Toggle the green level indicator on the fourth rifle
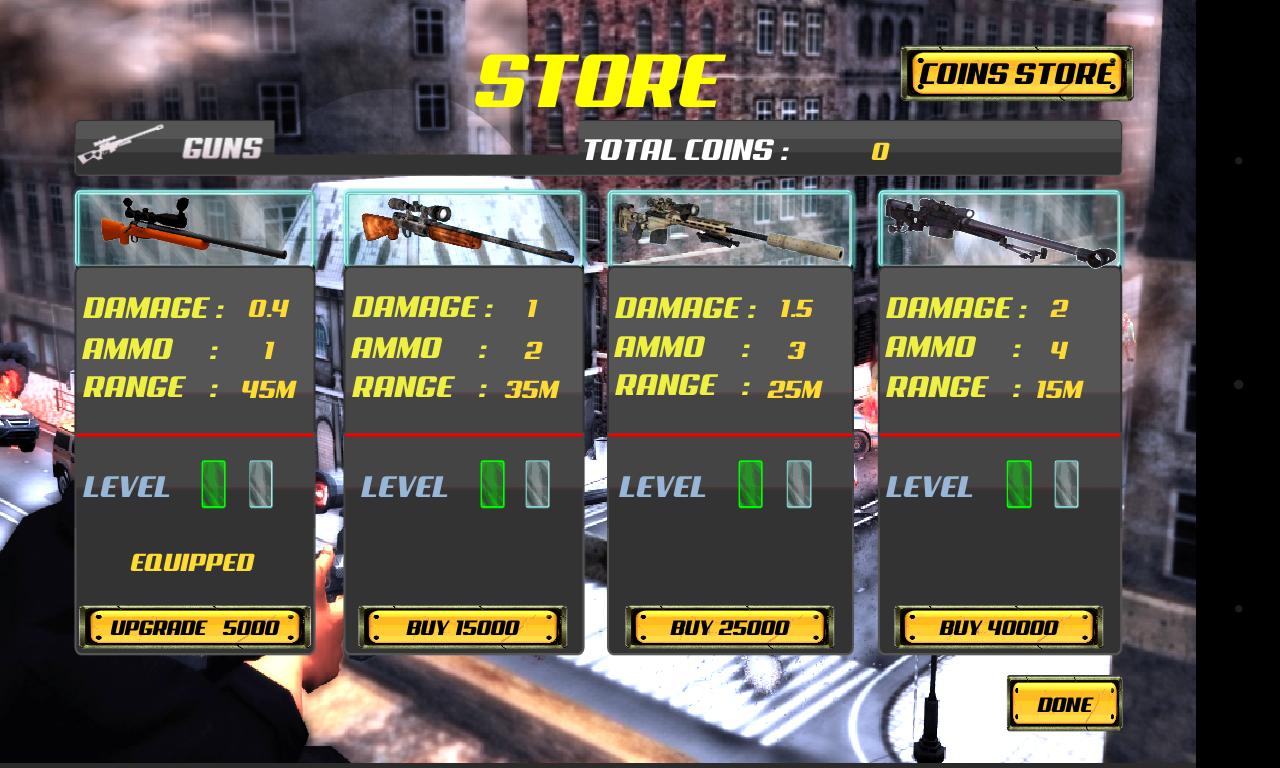 1018,486
